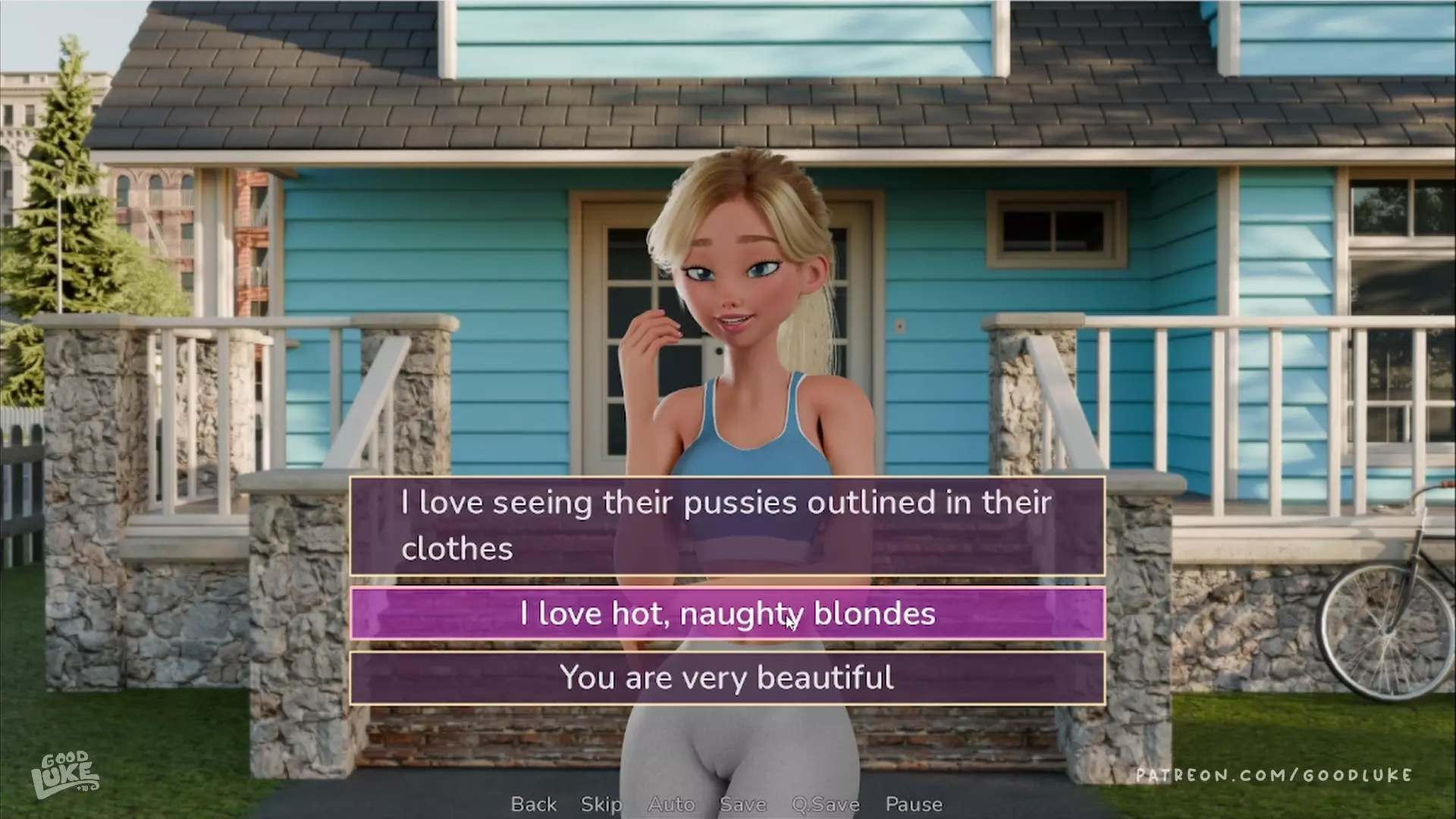The width and height of the screenshot is (1456, 819).
Task: Go Back to the previous line
Action: click(533, 804)
